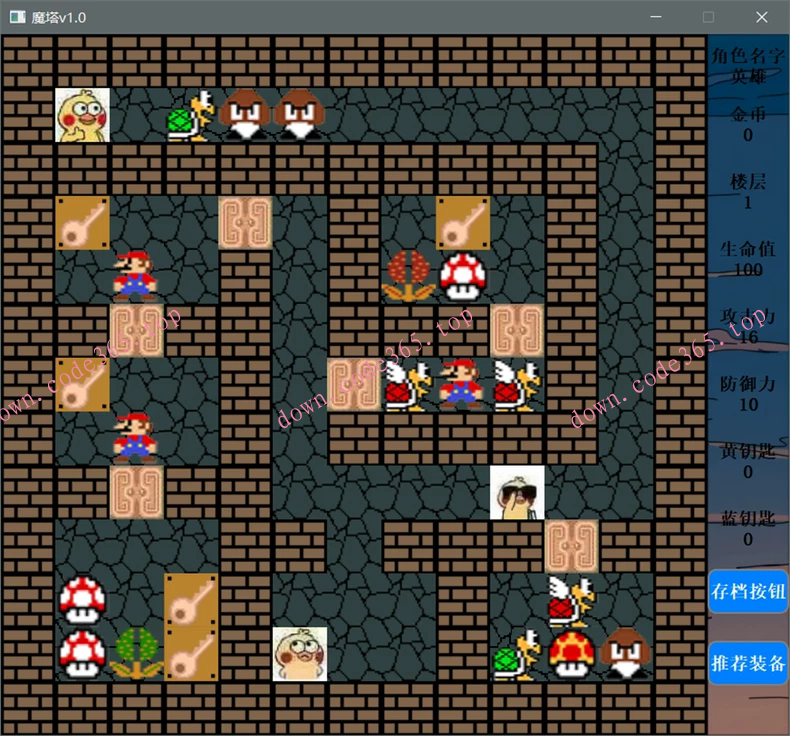This screenshot has width=790, height=736.
Task: Click the 存档按钮 save button
Action: (748, 591)
